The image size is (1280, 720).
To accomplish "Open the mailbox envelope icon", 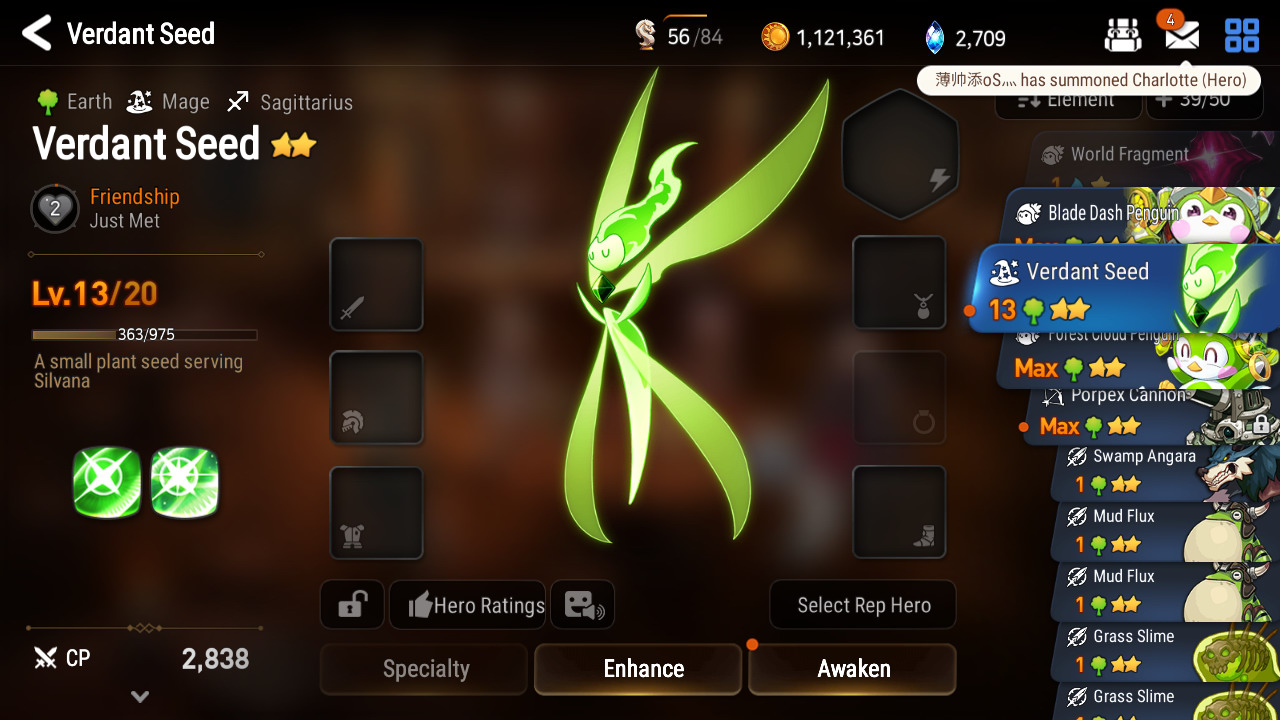I will (x=1182, y=36).
